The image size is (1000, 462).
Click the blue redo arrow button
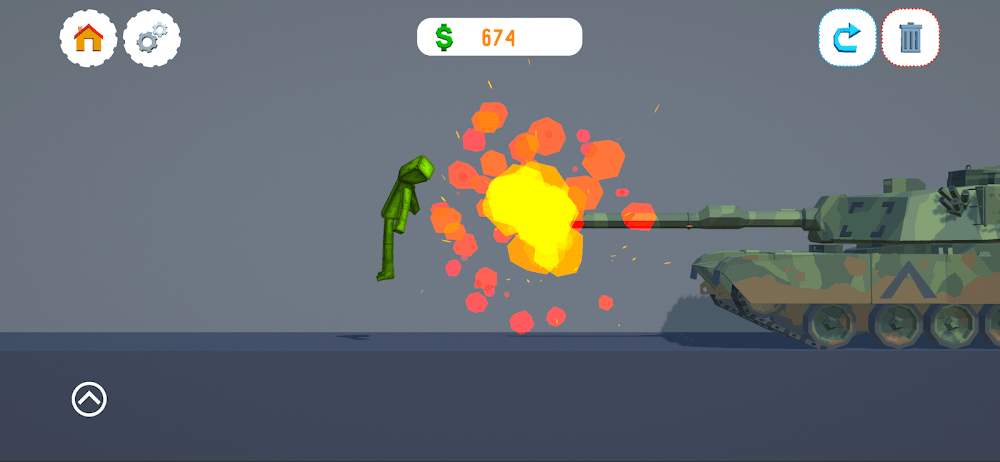pyautogui.click(x=847, y=38)
